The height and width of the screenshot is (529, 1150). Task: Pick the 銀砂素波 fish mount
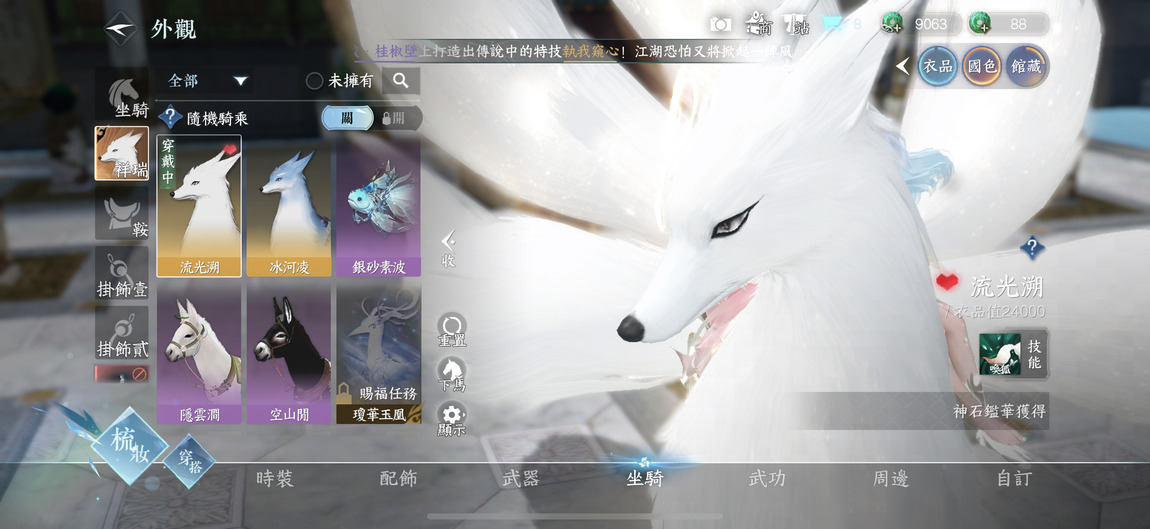(x=378, y=205)
